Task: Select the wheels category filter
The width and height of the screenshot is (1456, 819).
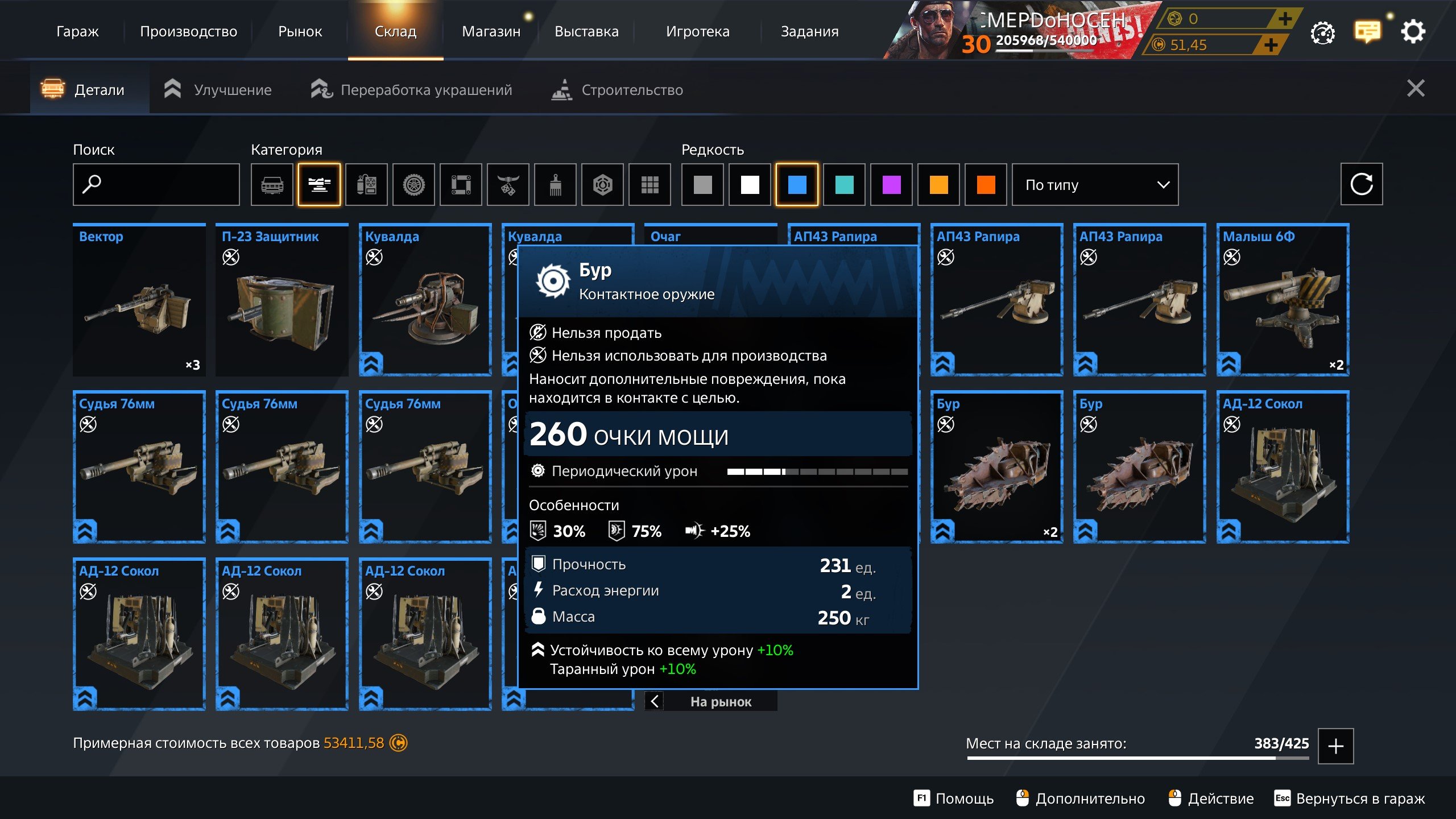Action: (413, 184)
